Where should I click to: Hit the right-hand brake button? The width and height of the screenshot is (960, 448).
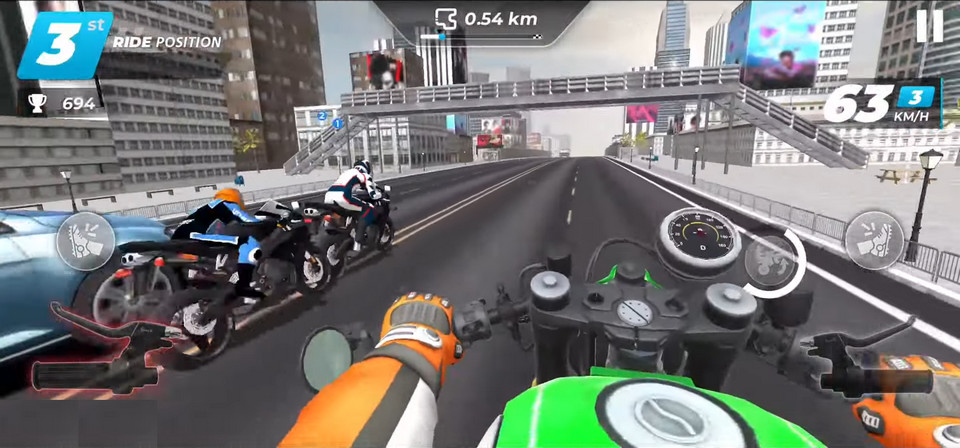(873, 240)
